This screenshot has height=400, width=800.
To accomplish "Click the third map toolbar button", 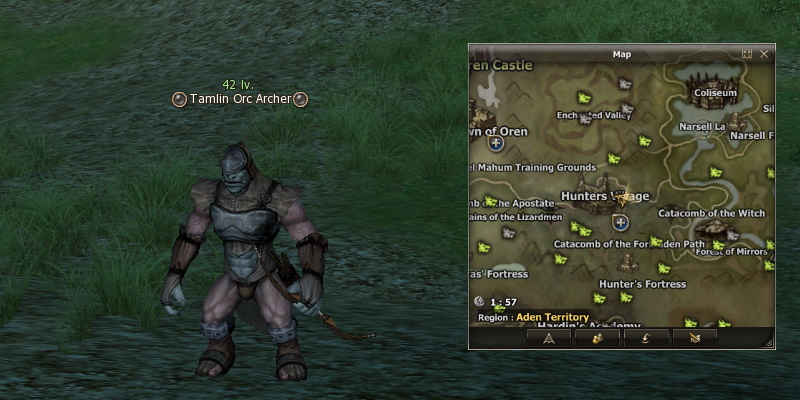I will point(645,338).
